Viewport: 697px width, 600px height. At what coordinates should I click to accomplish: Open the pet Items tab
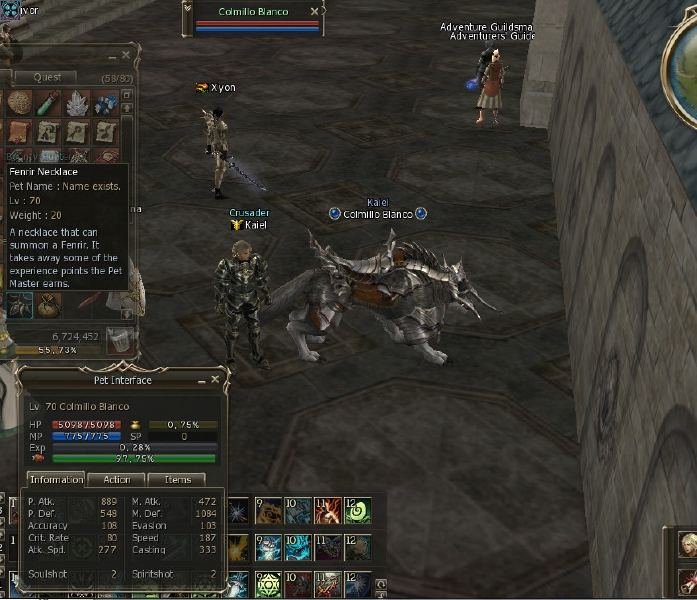(177, 480)
